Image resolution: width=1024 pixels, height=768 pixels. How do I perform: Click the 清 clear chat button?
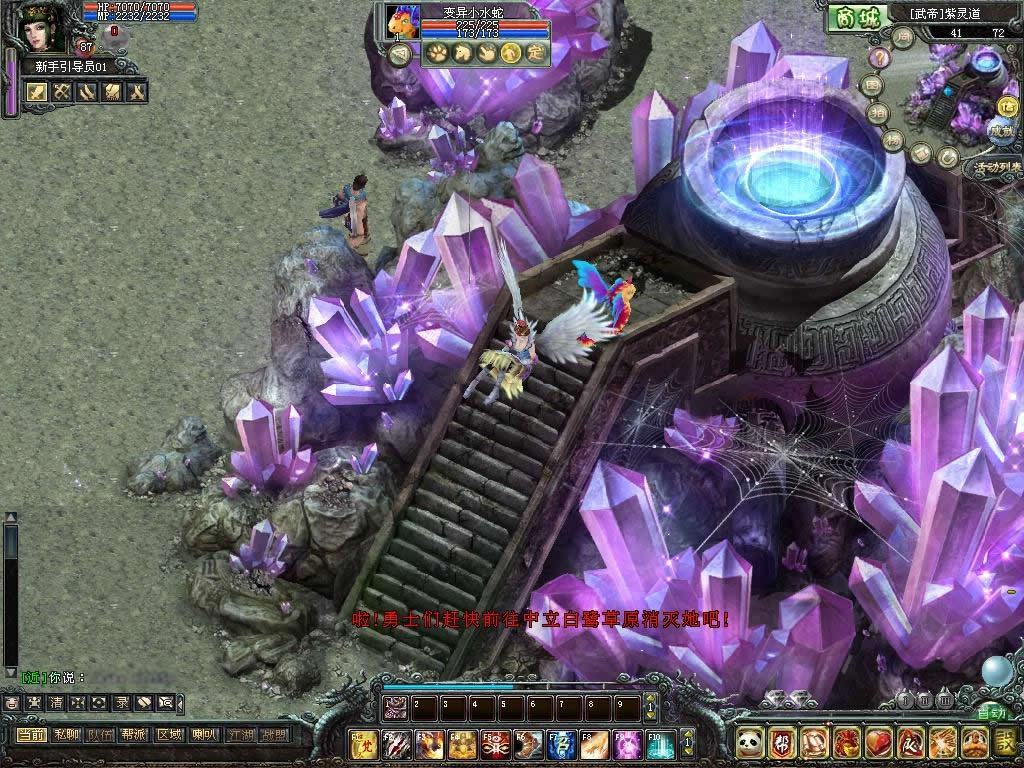tap(56, 703)
